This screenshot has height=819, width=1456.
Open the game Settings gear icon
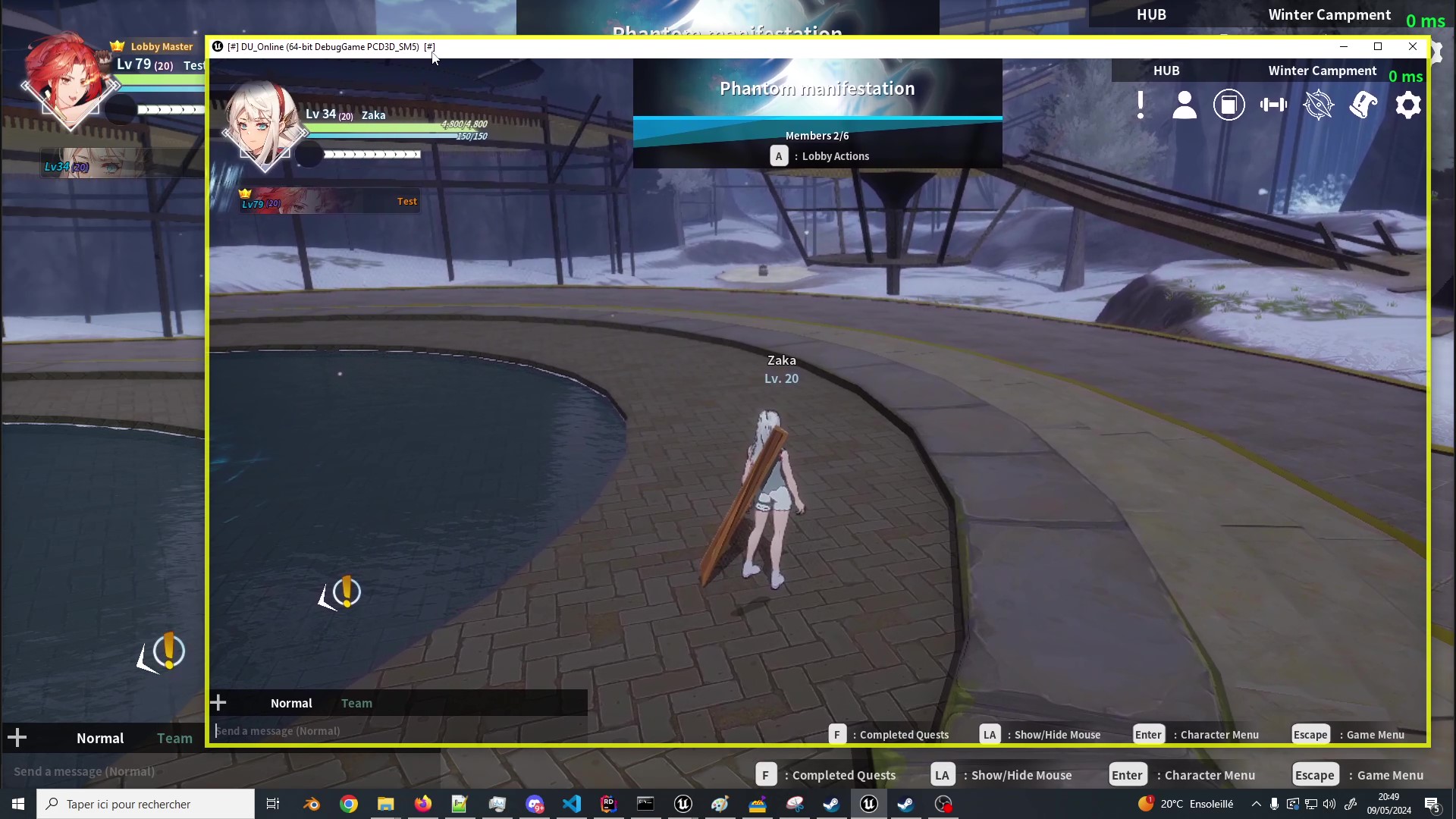1408,105
